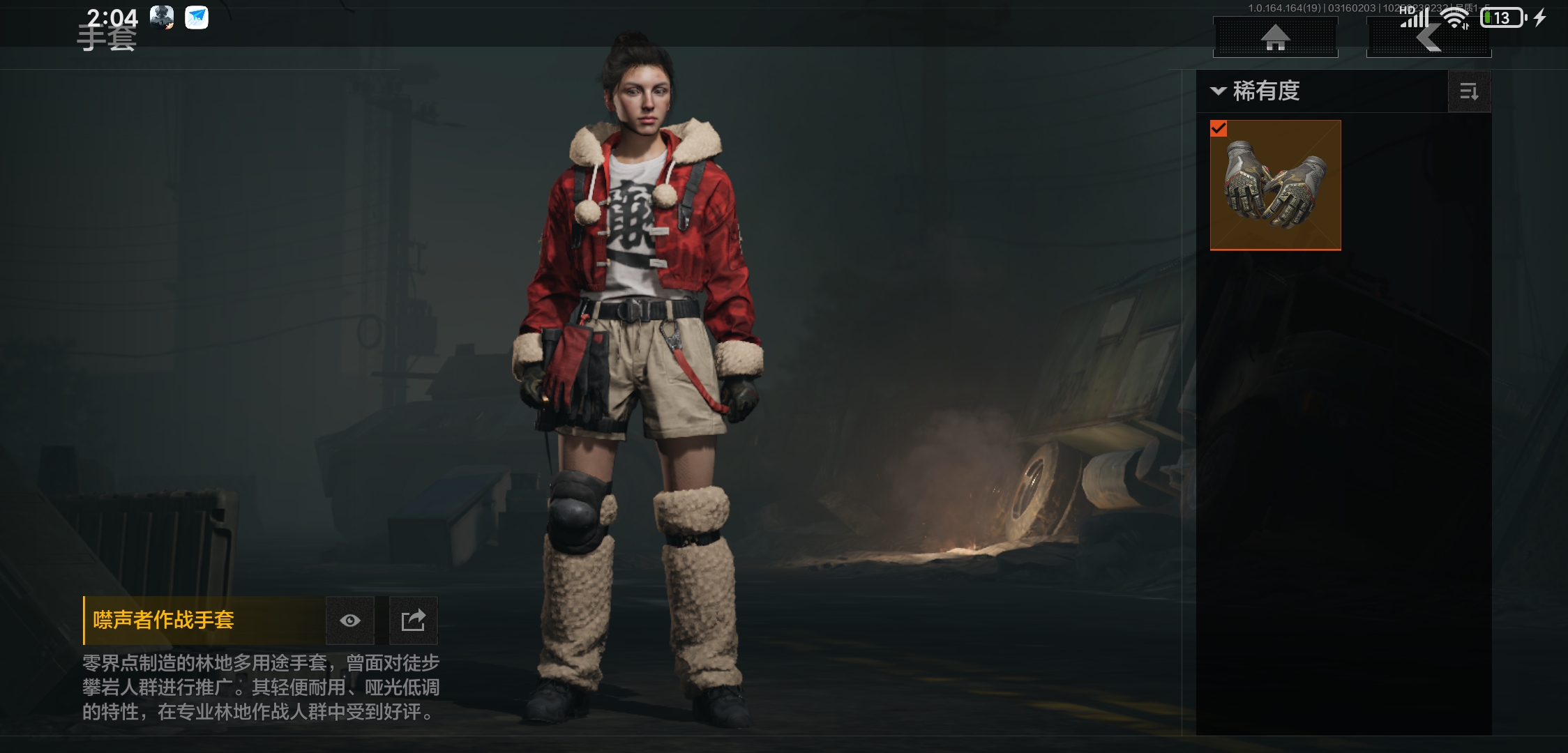The width and height of the screenshot is (1568, 753).
Task: Toggle the eye preview button
Action: pos(350,620)
